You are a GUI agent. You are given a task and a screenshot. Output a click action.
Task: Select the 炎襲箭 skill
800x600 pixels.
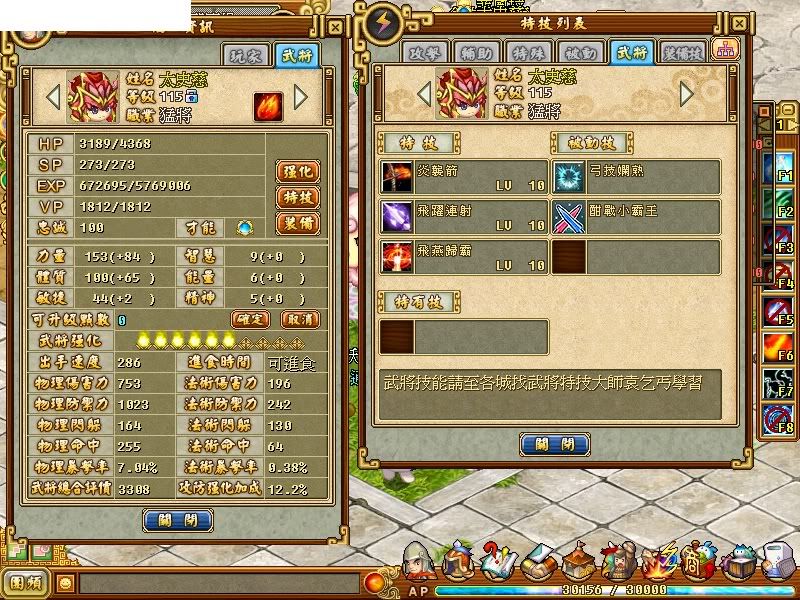point(464,177)
